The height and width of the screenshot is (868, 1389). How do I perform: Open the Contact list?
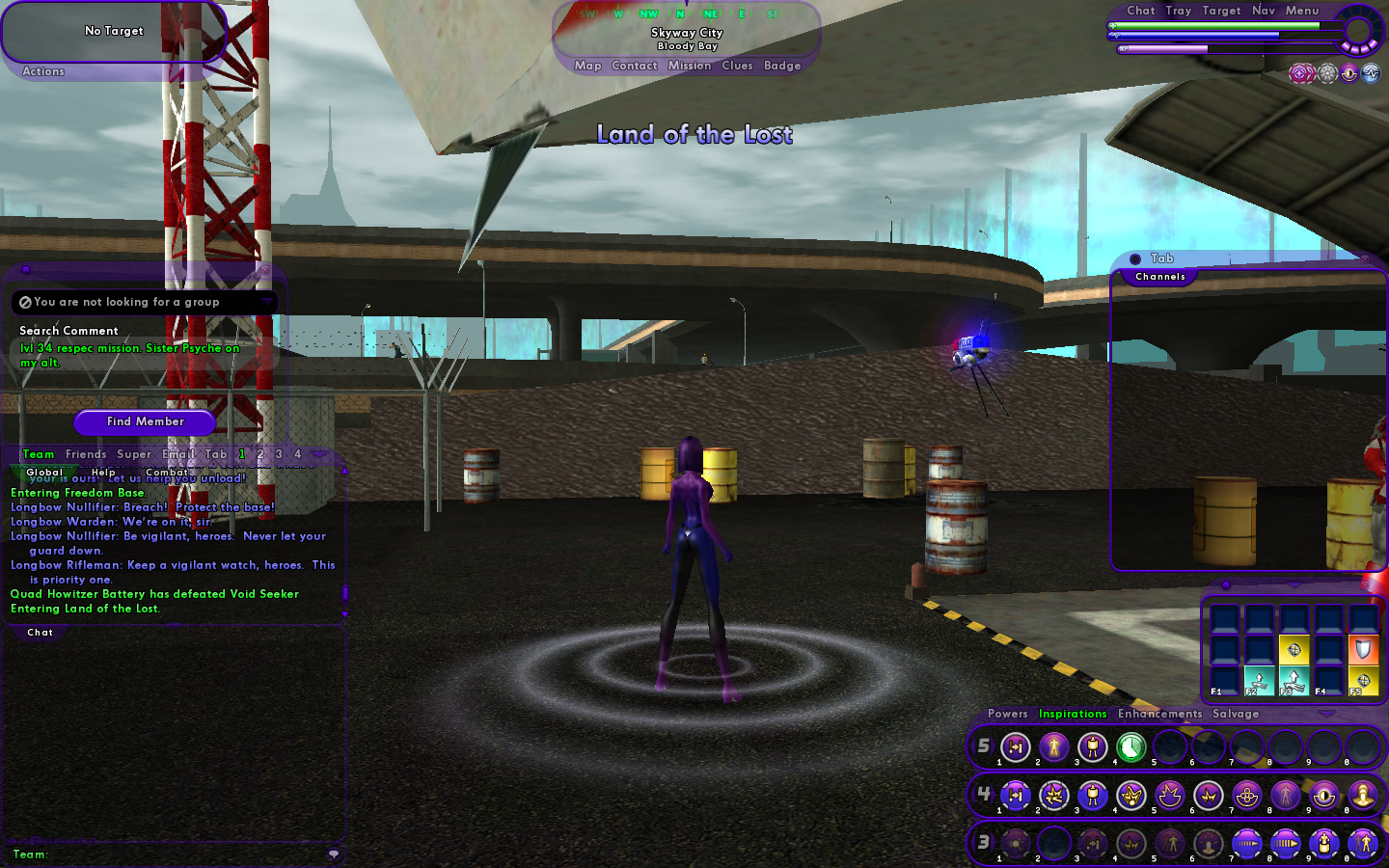(634, 66)
